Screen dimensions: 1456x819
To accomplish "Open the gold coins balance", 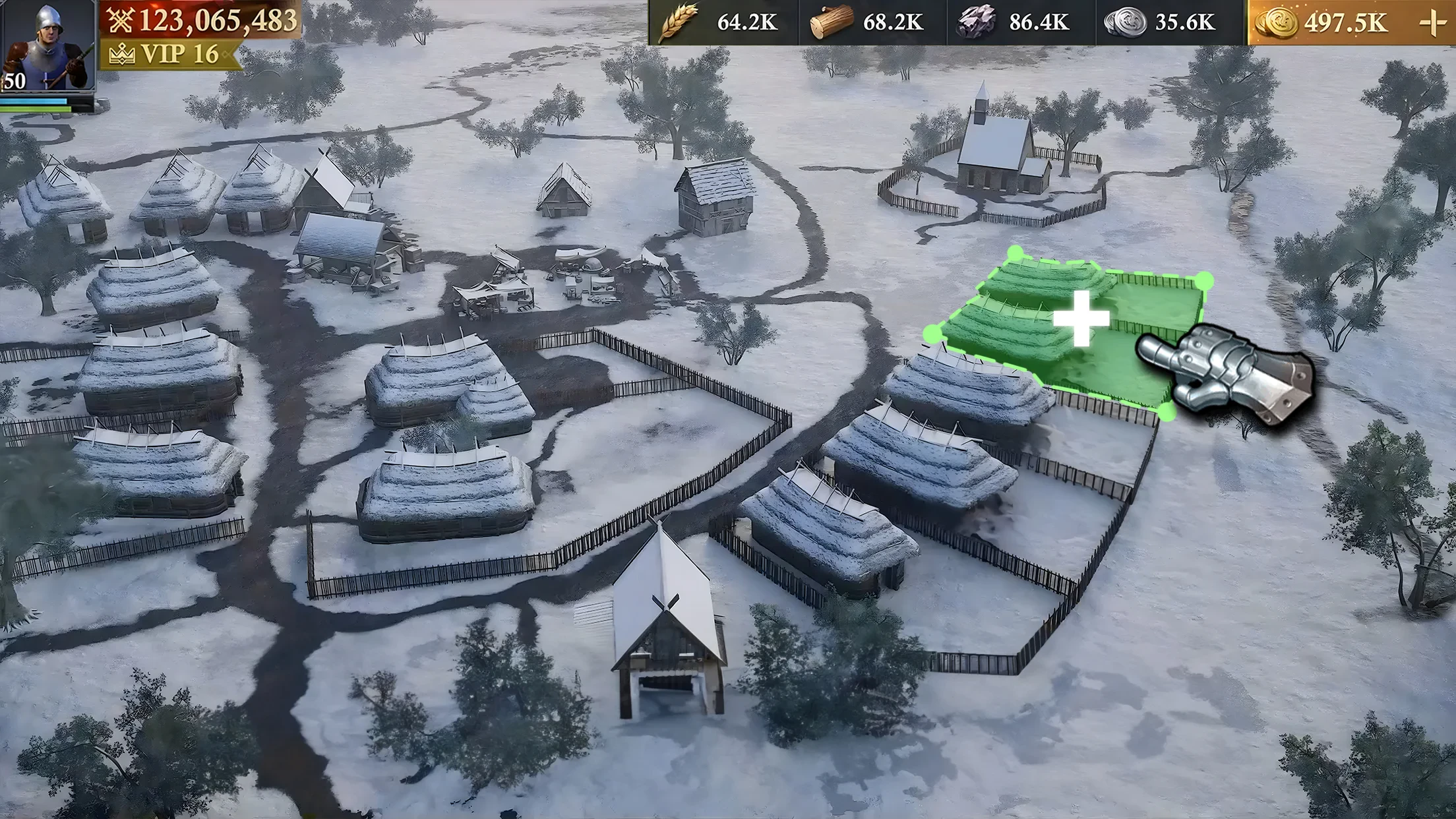I will pyautogui.click(x=1325, y=23).
